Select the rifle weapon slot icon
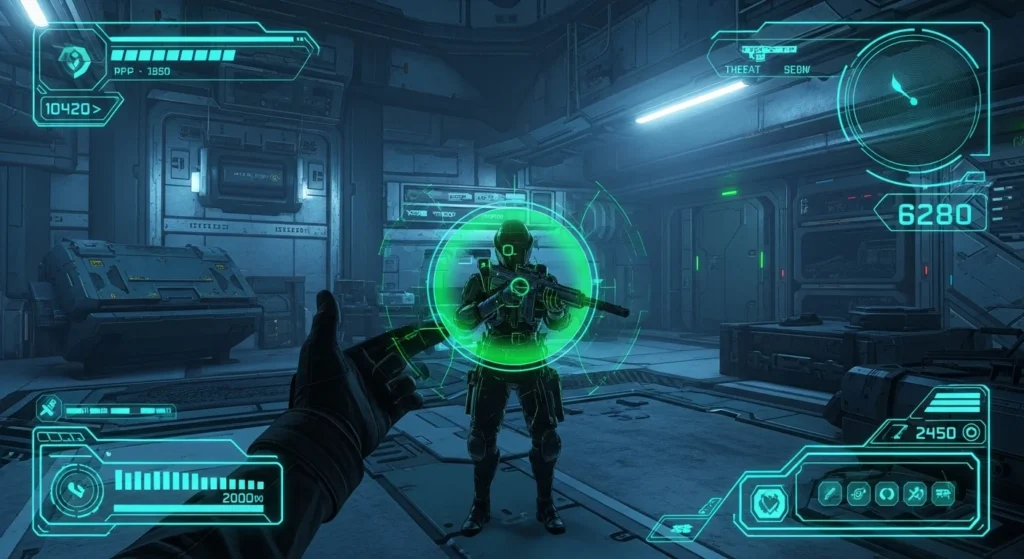The width and height of the screenshot is (1024, 559). tap(942, 493)
